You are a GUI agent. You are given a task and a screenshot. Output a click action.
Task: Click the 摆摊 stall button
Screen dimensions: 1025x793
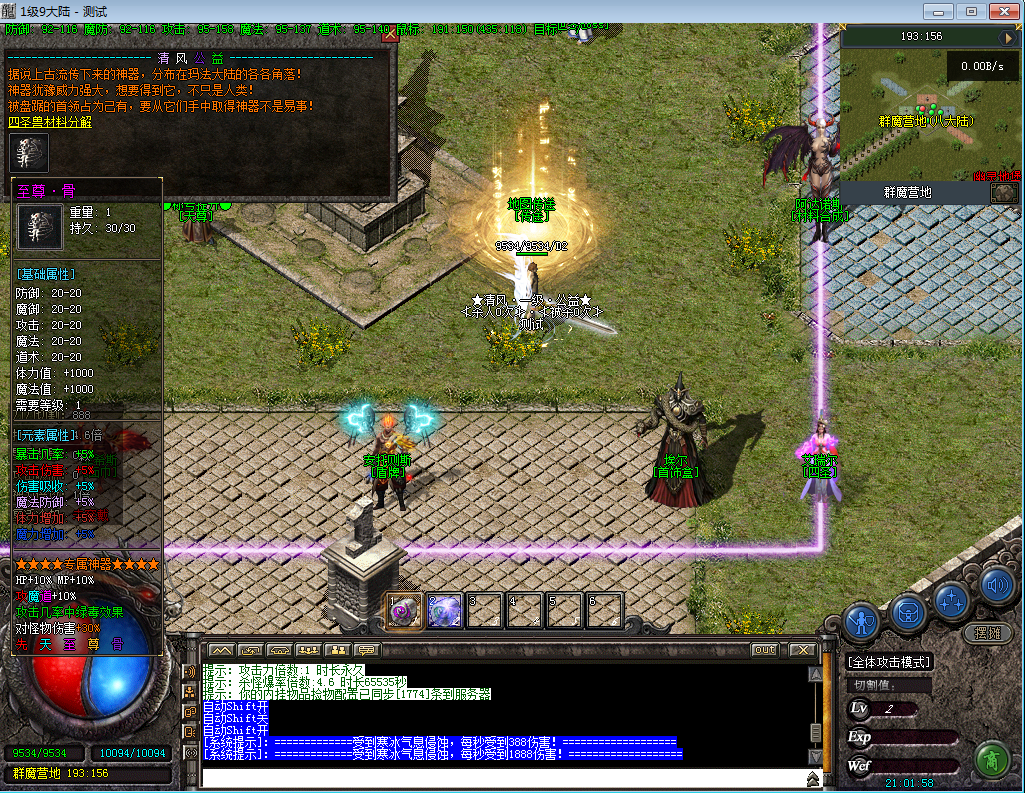987,633
